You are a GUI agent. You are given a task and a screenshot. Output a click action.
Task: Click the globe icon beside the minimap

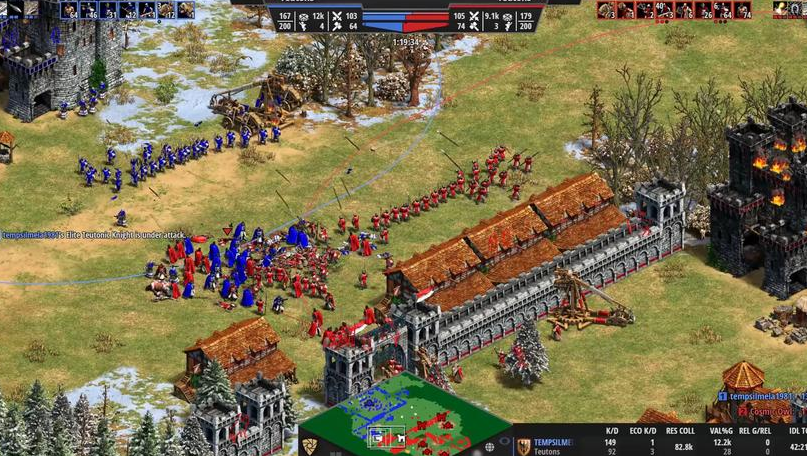[490, 446]
